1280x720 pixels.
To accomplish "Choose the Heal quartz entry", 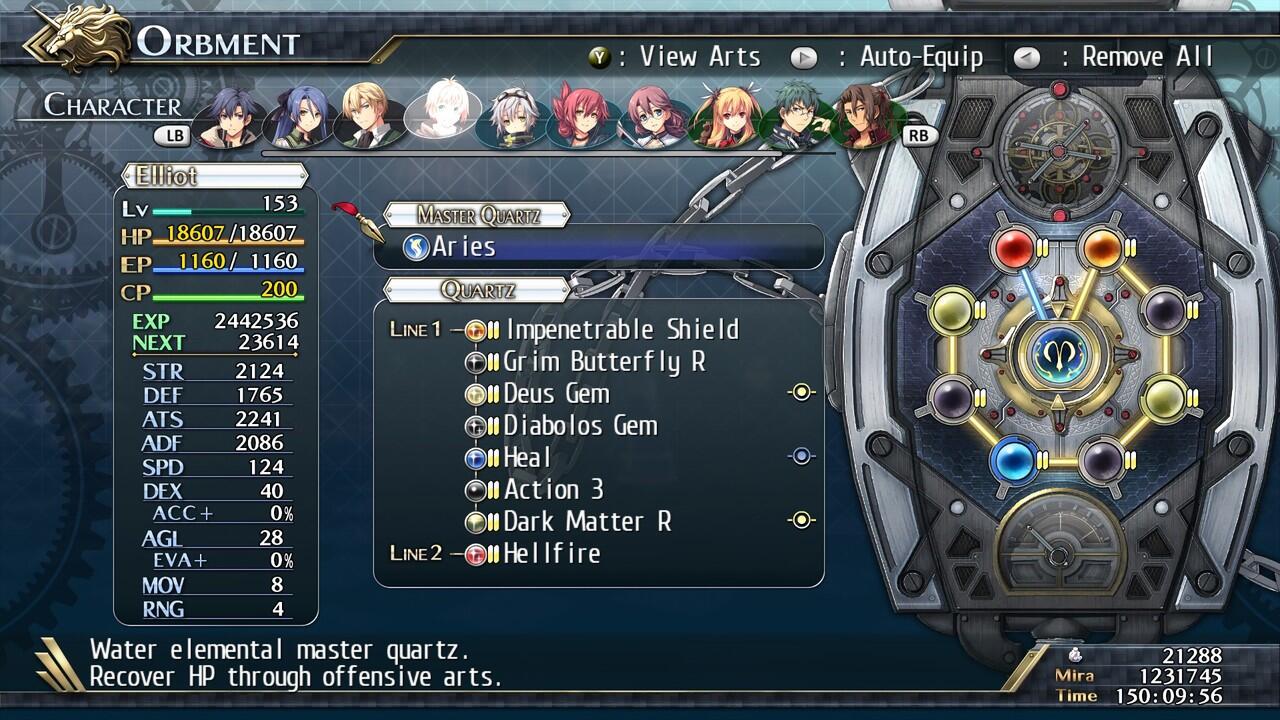I will point(527,457).
